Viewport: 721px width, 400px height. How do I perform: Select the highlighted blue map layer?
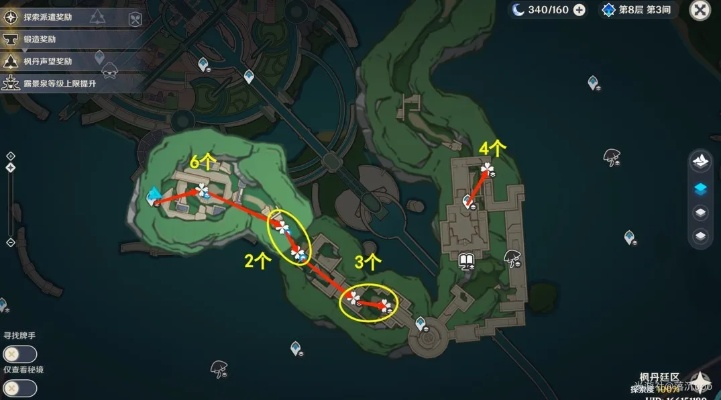pyautogui.click(x=701, y=188)
